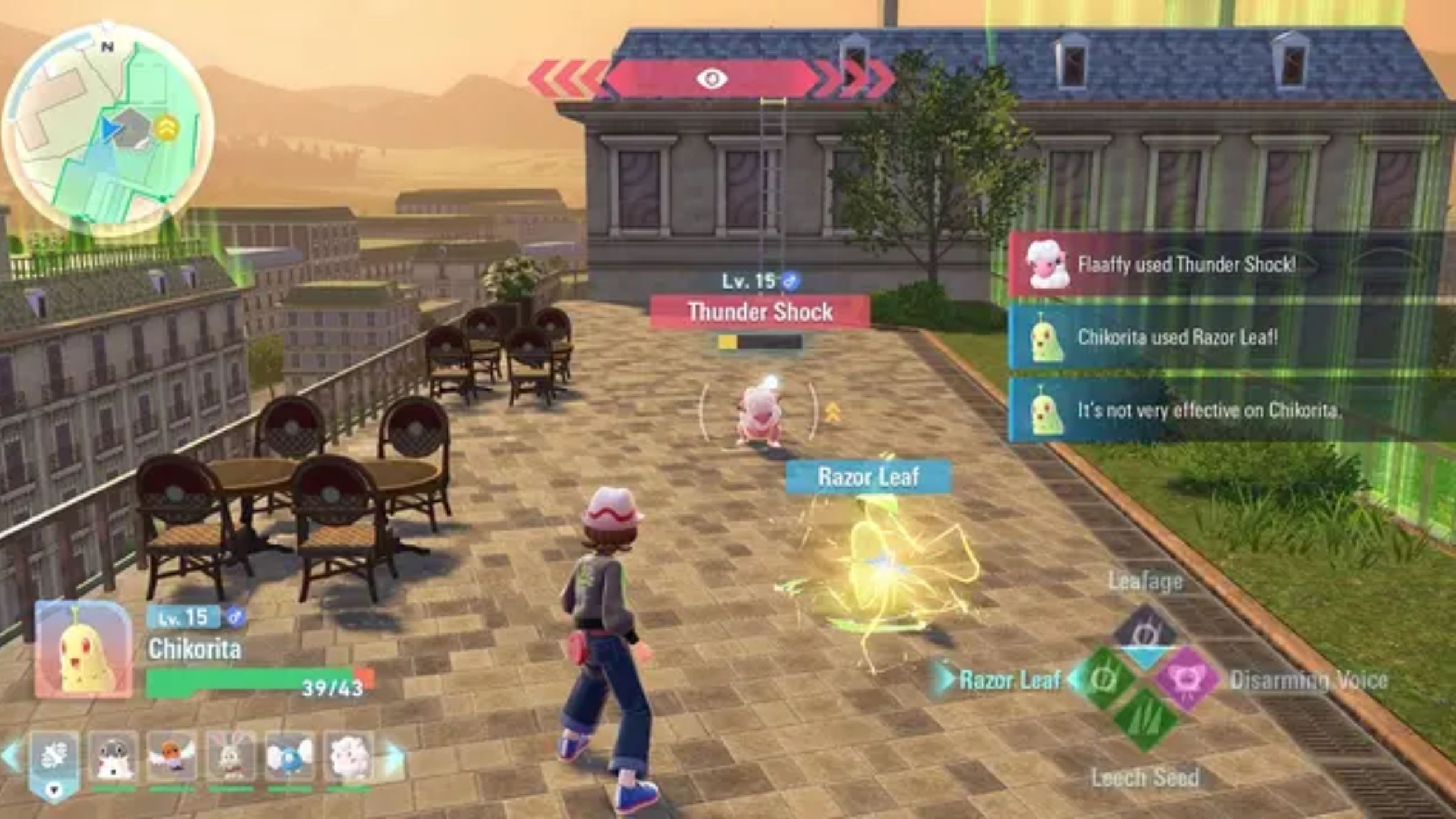Select the Razor Leaf move icon
Viewport: 1456px width, 819px height.
(x=1104, y=679)
